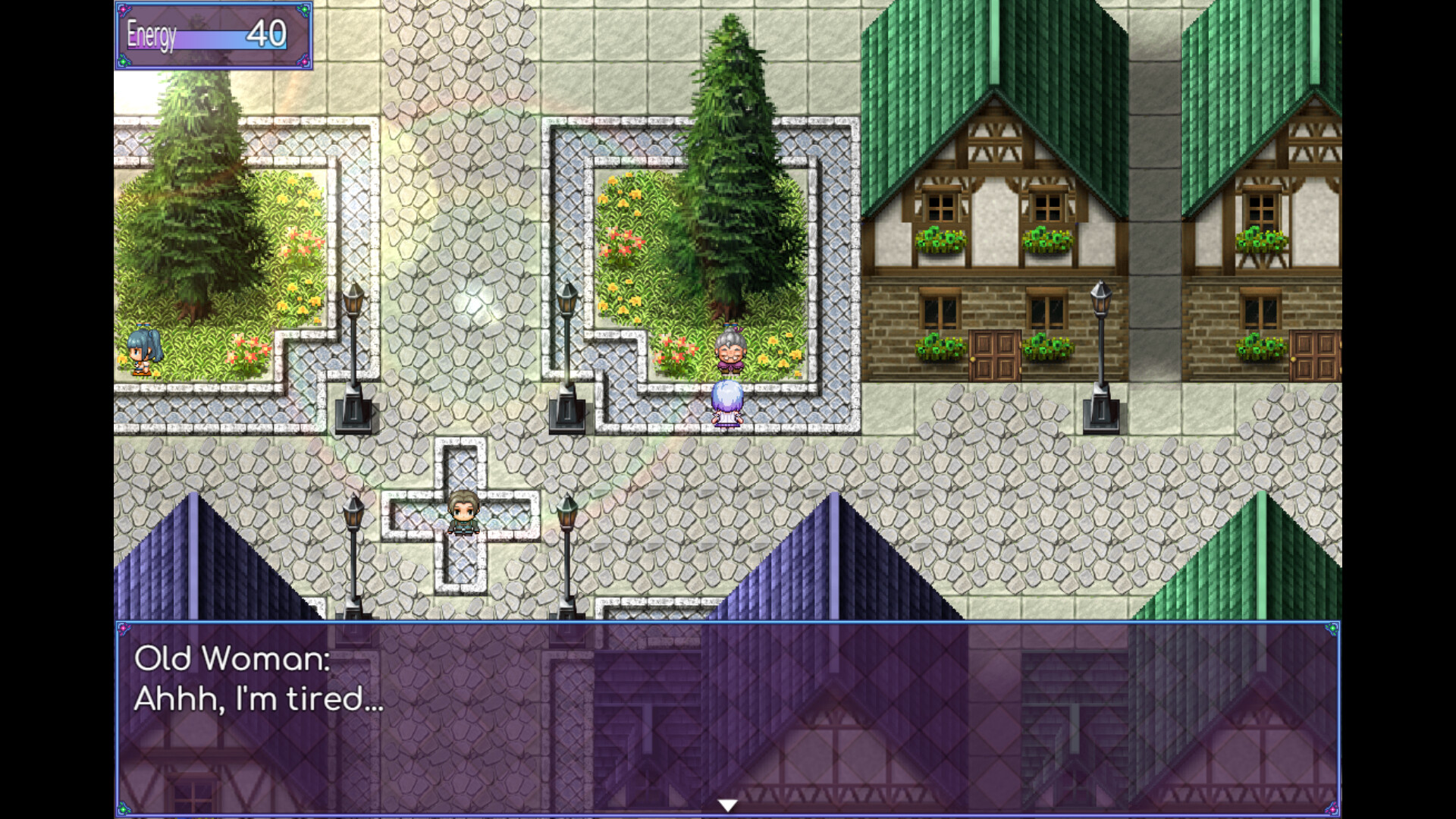Click the wooden door of the left house
1456x819 pixels.
click(993, 356)
